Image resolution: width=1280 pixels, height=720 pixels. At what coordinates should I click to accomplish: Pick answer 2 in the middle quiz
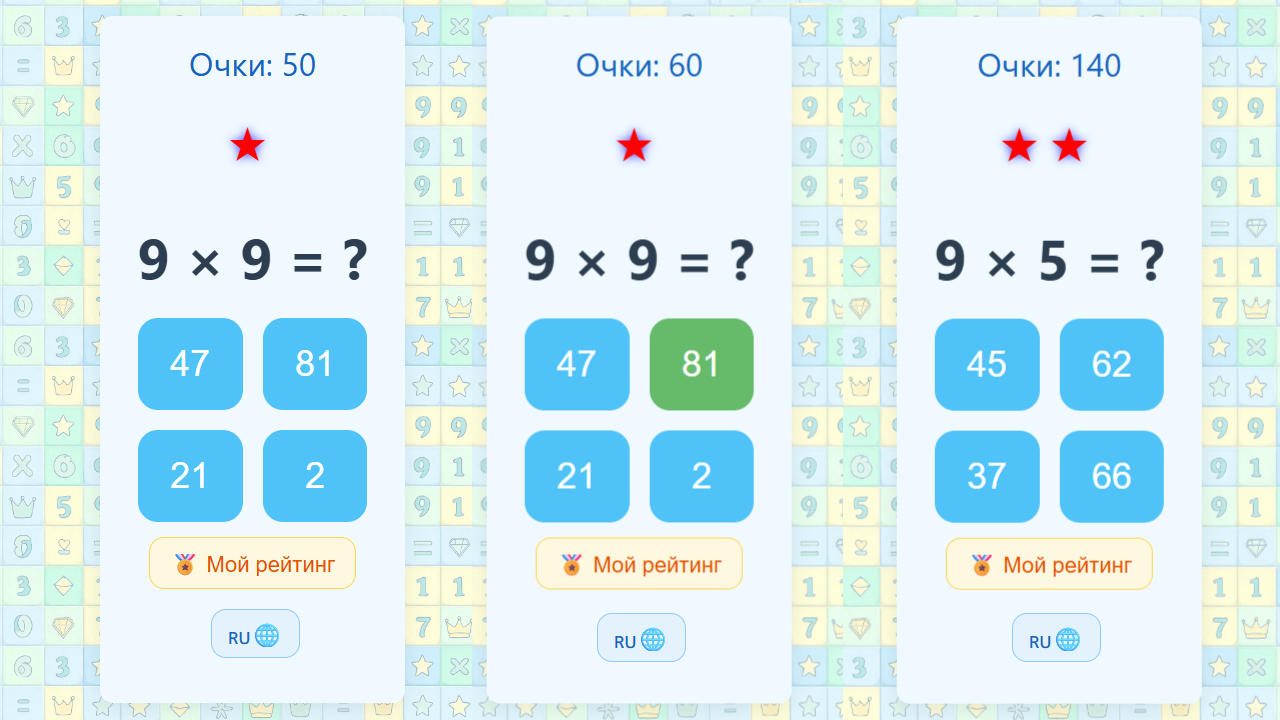tap(701, 476)
